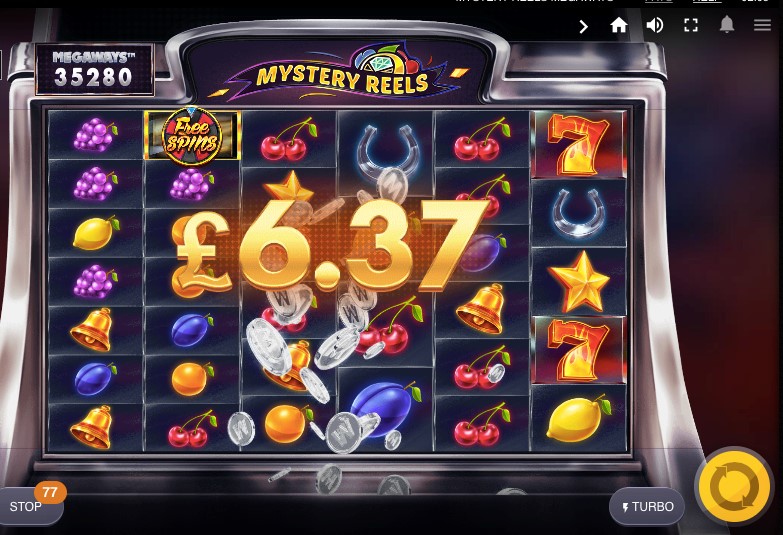The height and width of the screenshot is (535, 783).
Task: Stop the autoplay spins
Action: click(x=27, y=507)
